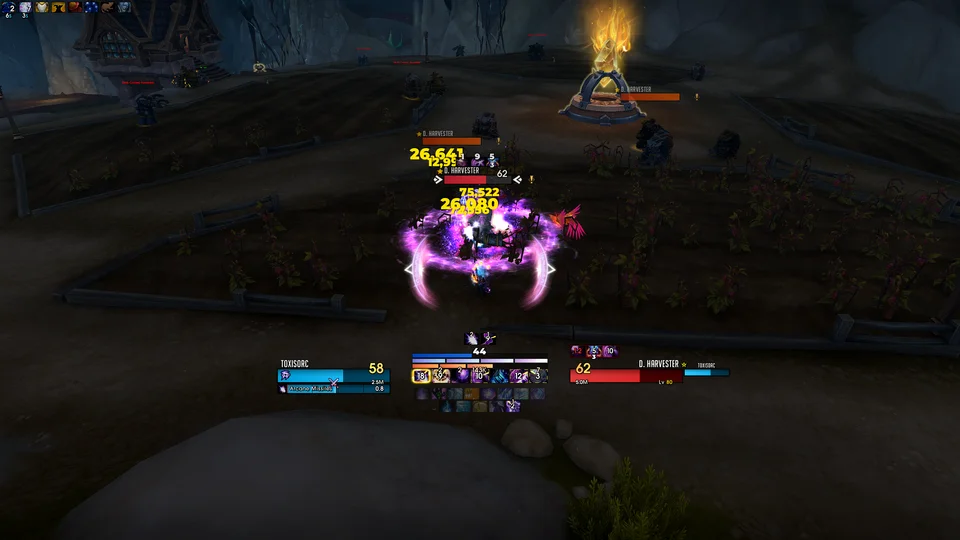Select the buff icon with 6s timer
This screenshot has height=540, width=960.
(9, 8)
